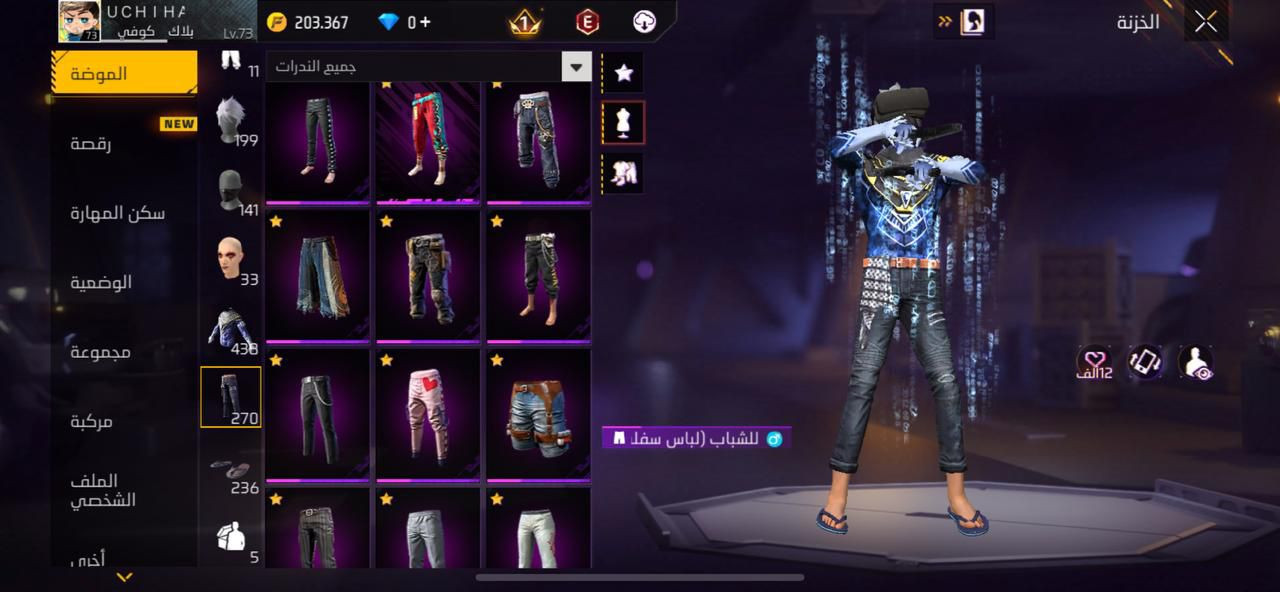Tap the gold coin currency icon
Screen dimensions: 1280x592
click(x=277, y=22)
